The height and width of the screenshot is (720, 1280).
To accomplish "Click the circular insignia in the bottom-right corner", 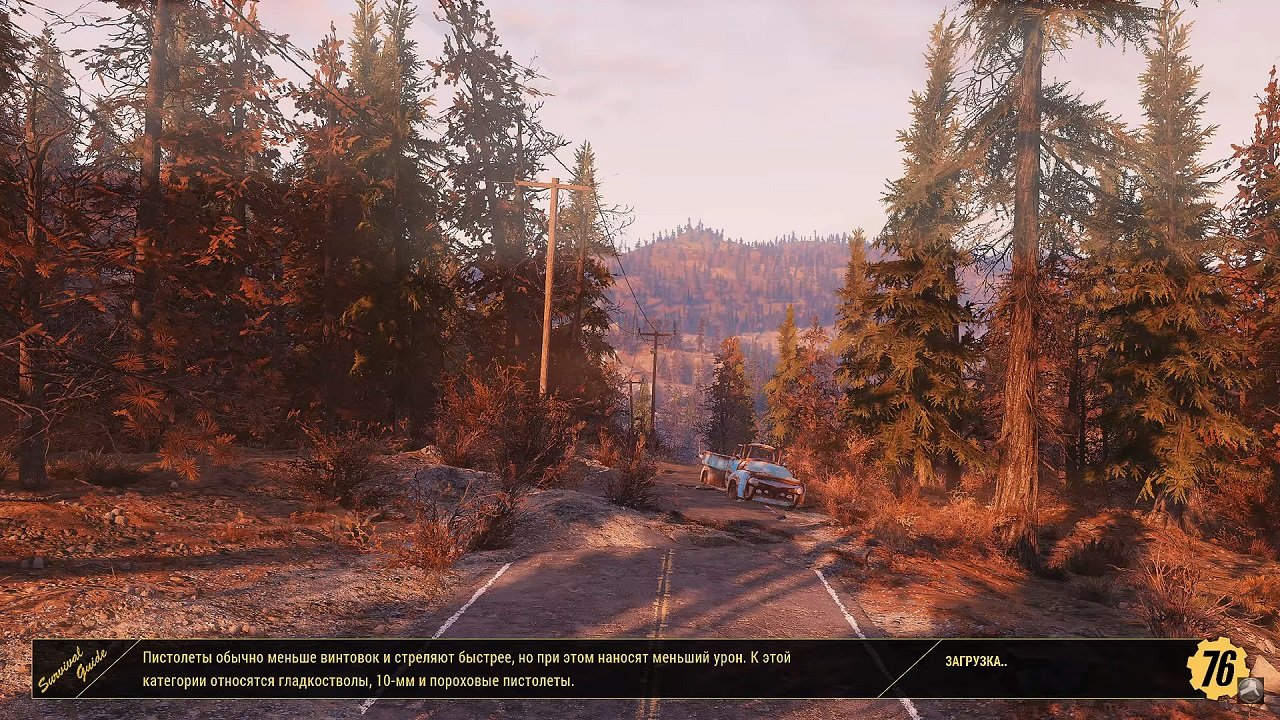I will coord(1251,690).
